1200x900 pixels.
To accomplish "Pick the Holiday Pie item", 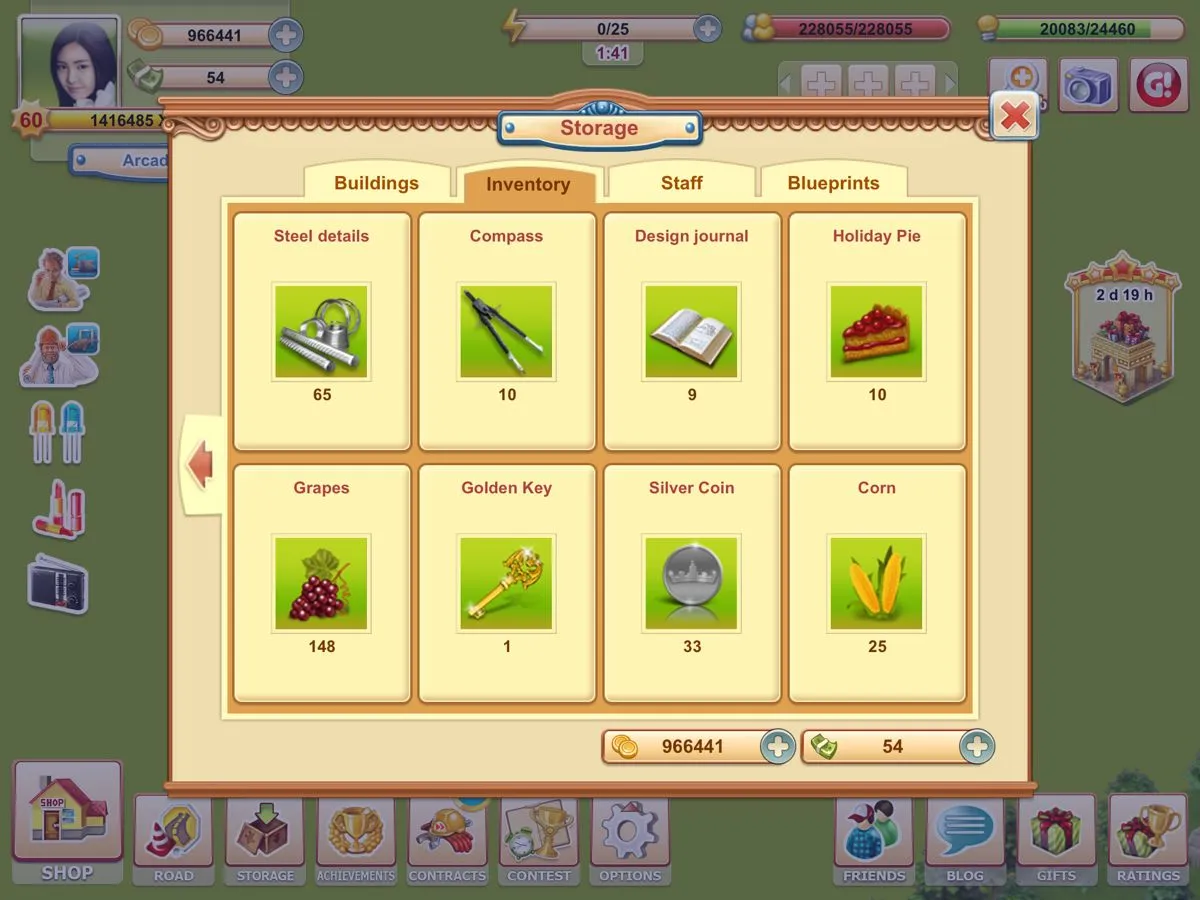I will [x=877, y=331].
